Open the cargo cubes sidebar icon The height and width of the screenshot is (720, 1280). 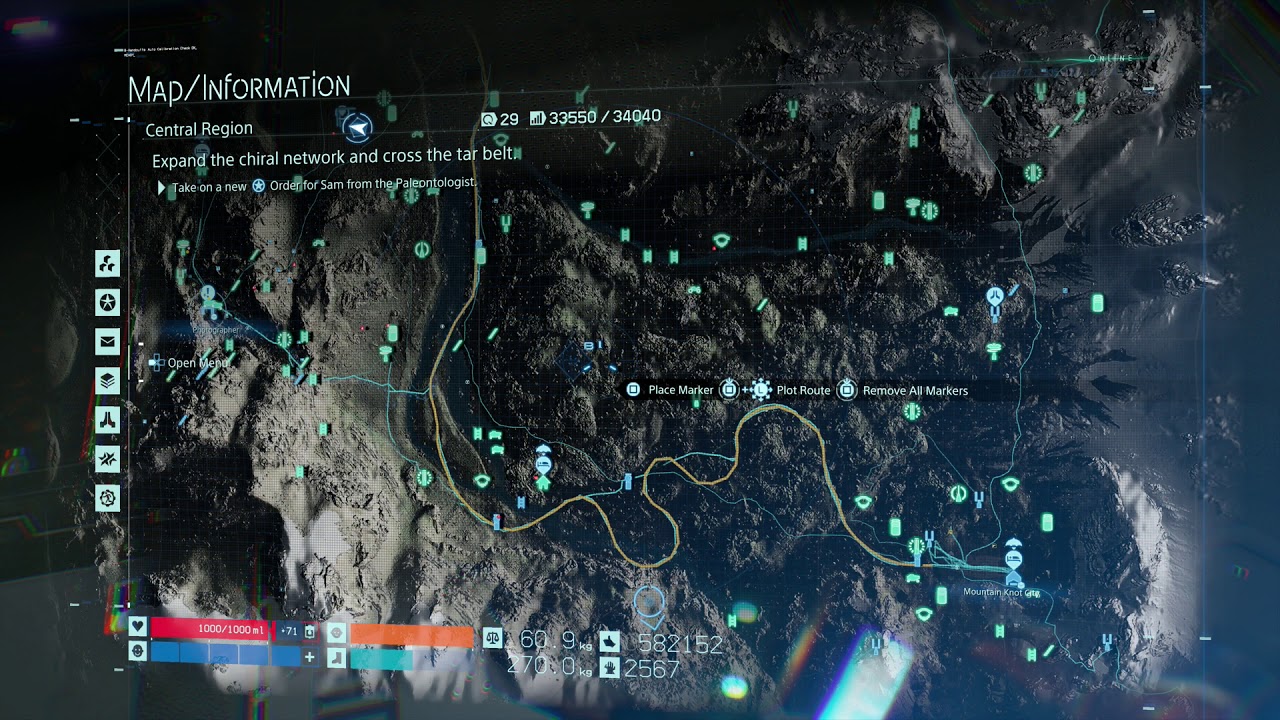[x=107, y=264]
